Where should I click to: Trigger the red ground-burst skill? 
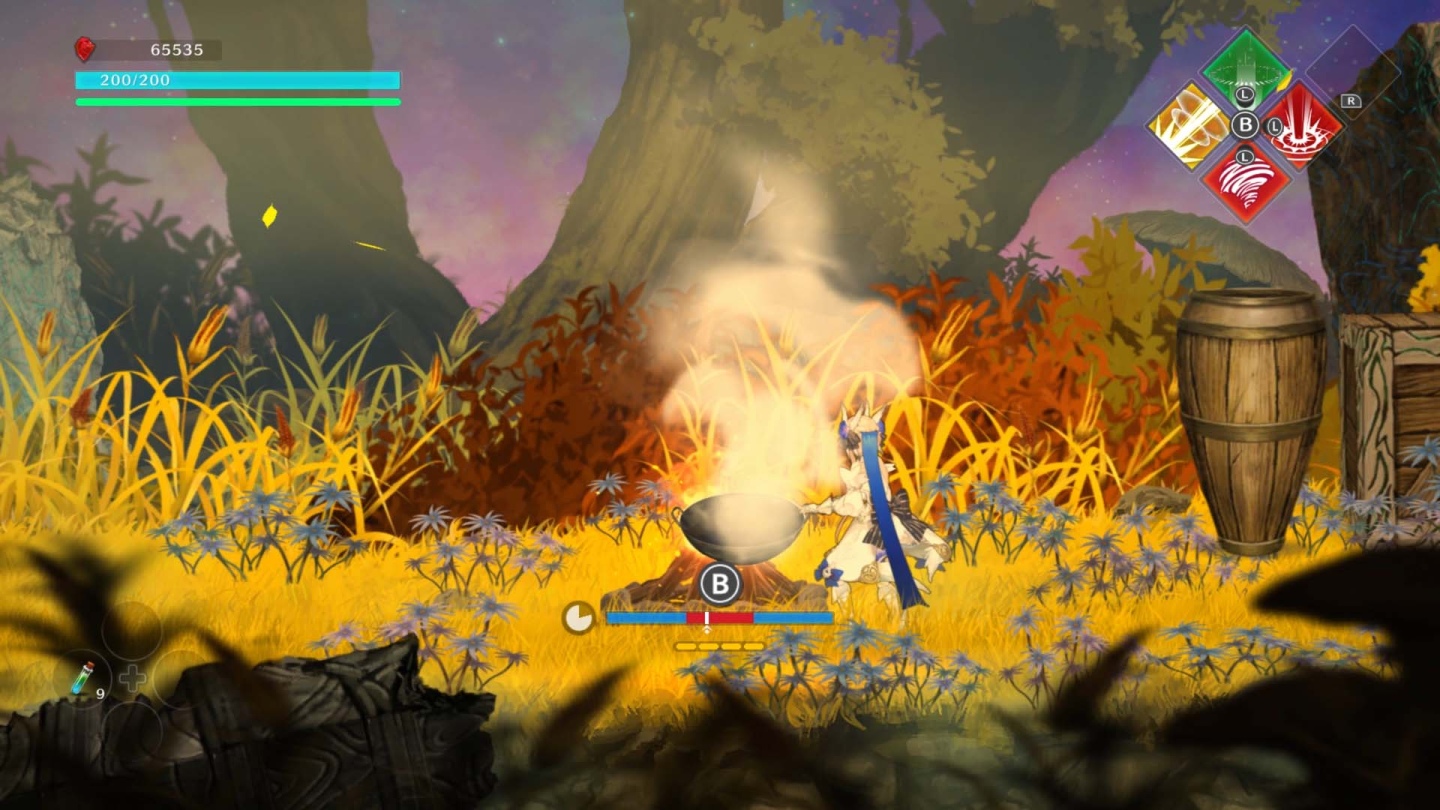[1301, 126]
